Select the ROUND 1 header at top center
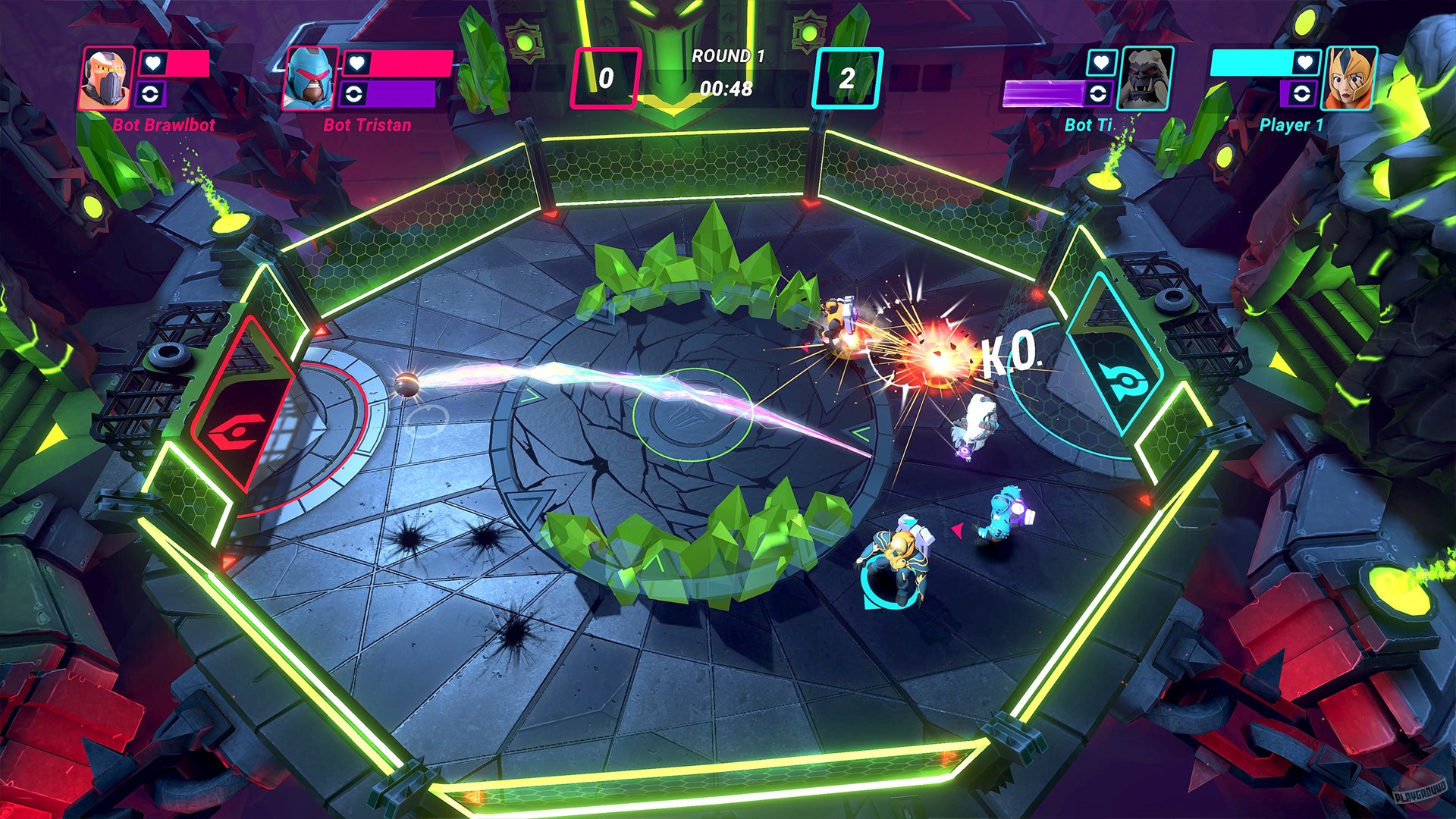This screenshot has width=1456, height=819. [x=727, y=55]
